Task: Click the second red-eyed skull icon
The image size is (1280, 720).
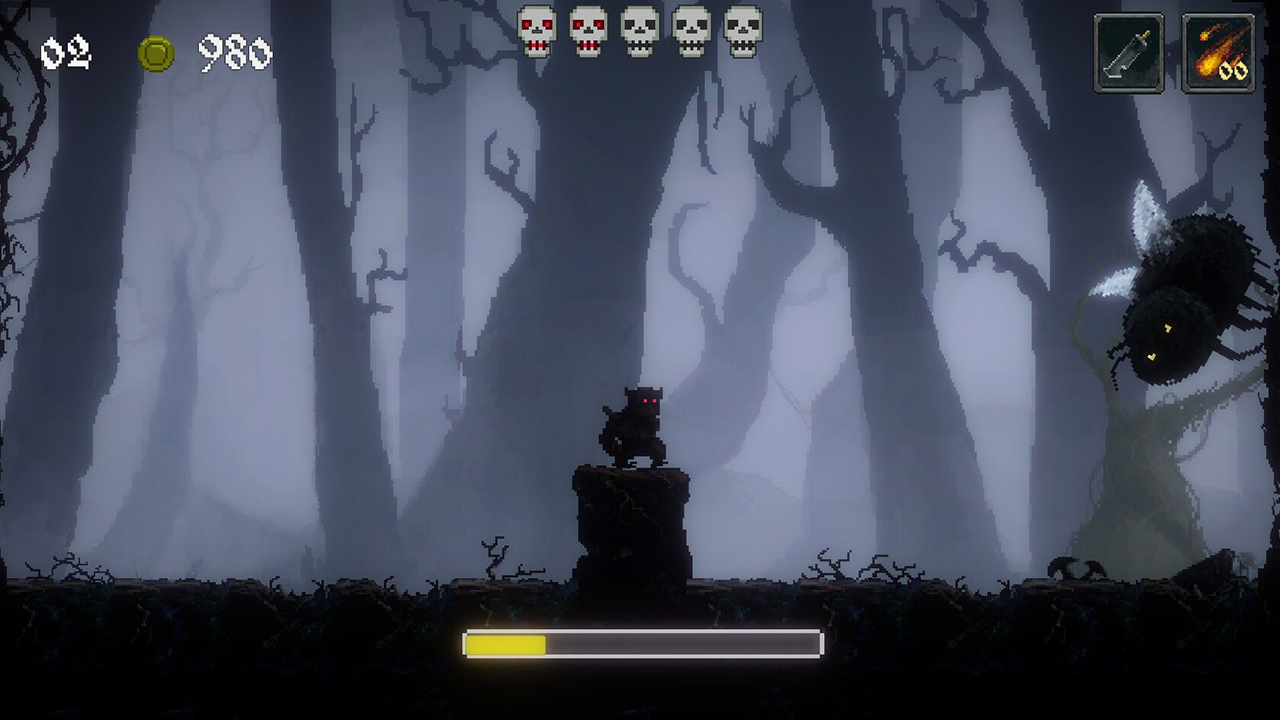Action: [588, 31]
